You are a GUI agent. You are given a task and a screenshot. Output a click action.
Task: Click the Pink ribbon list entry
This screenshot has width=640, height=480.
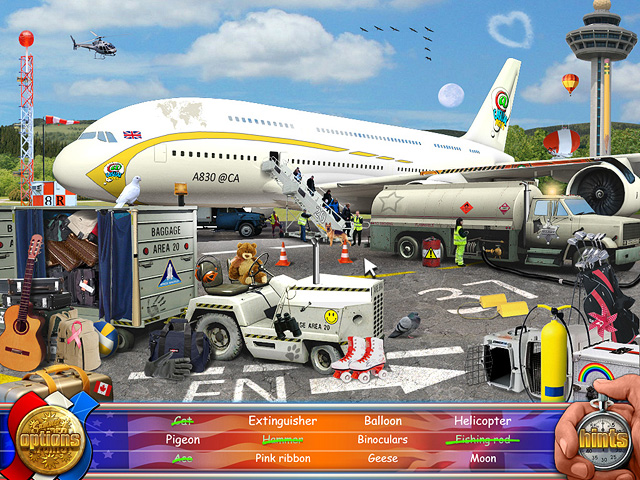tap(282, 459)
